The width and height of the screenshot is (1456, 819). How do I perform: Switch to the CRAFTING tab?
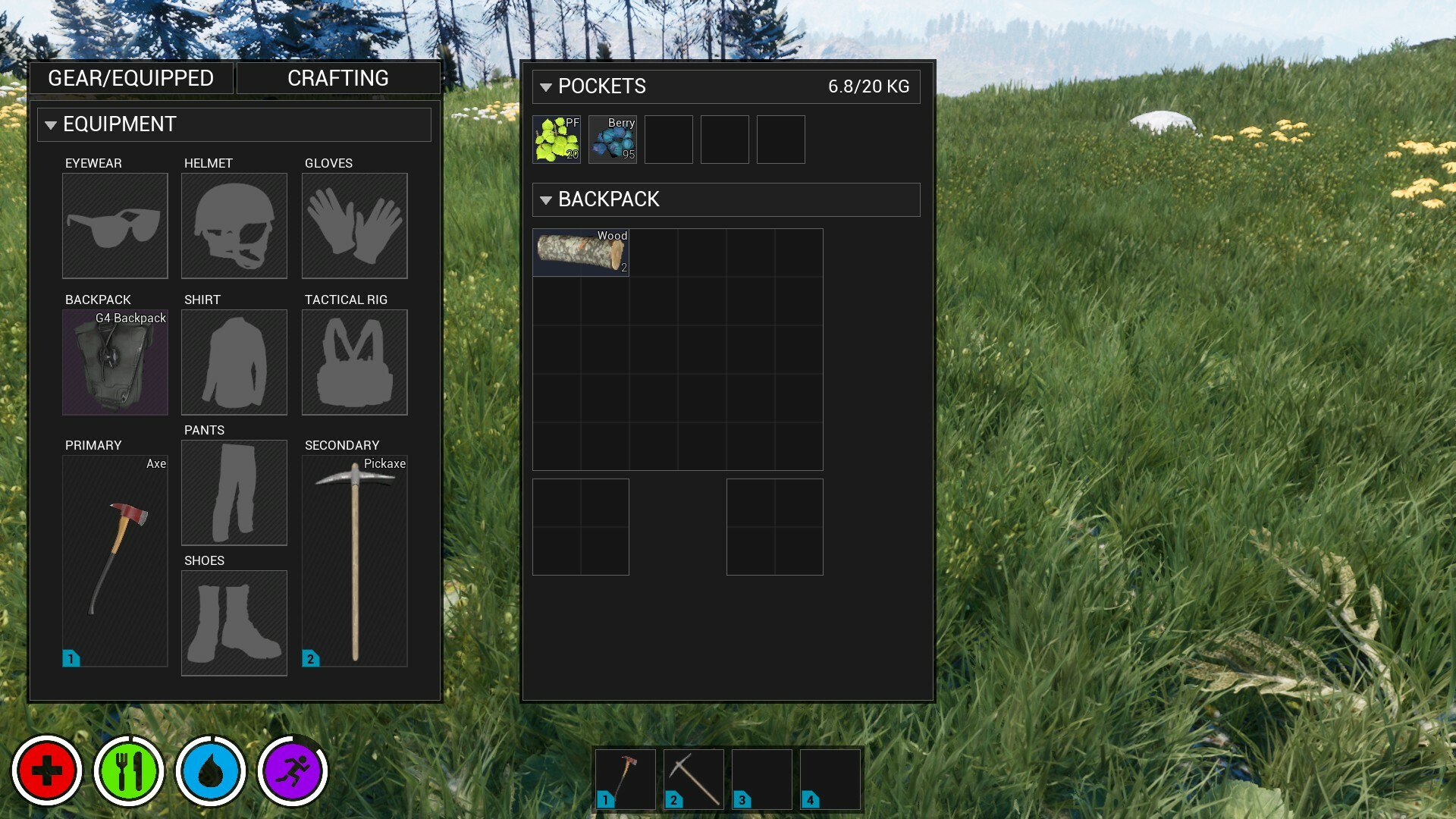point(337,77)
